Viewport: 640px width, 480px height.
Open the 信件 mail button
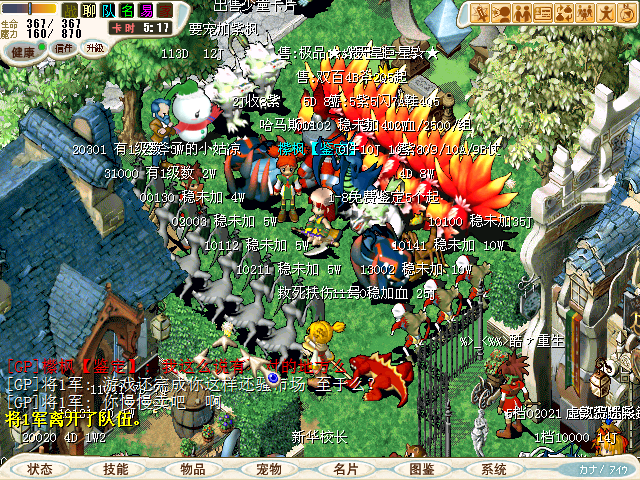pos(63,47)
